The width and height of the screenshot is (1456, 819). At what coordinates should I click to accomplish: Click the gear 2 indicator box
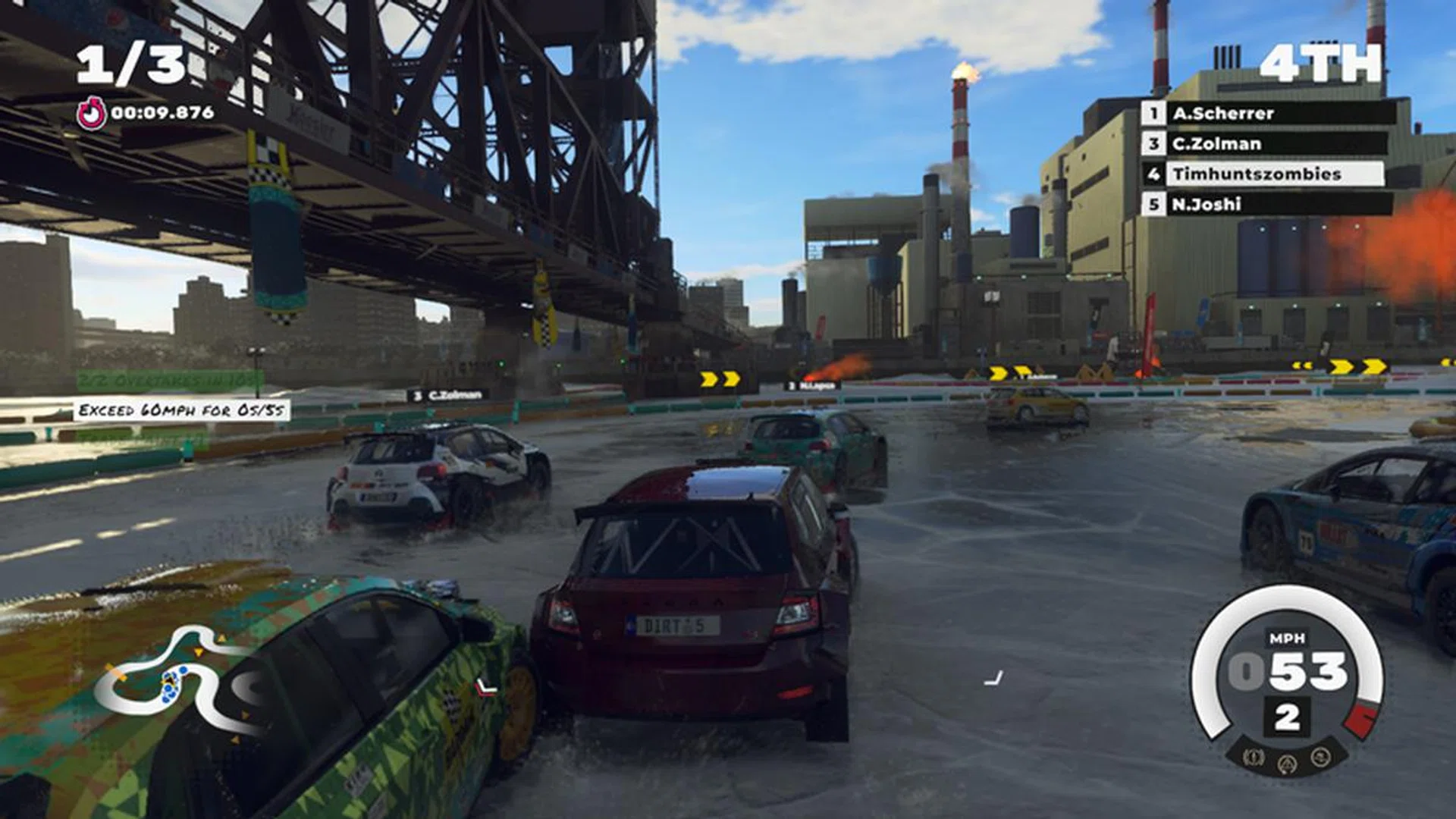click(1288, 717)
